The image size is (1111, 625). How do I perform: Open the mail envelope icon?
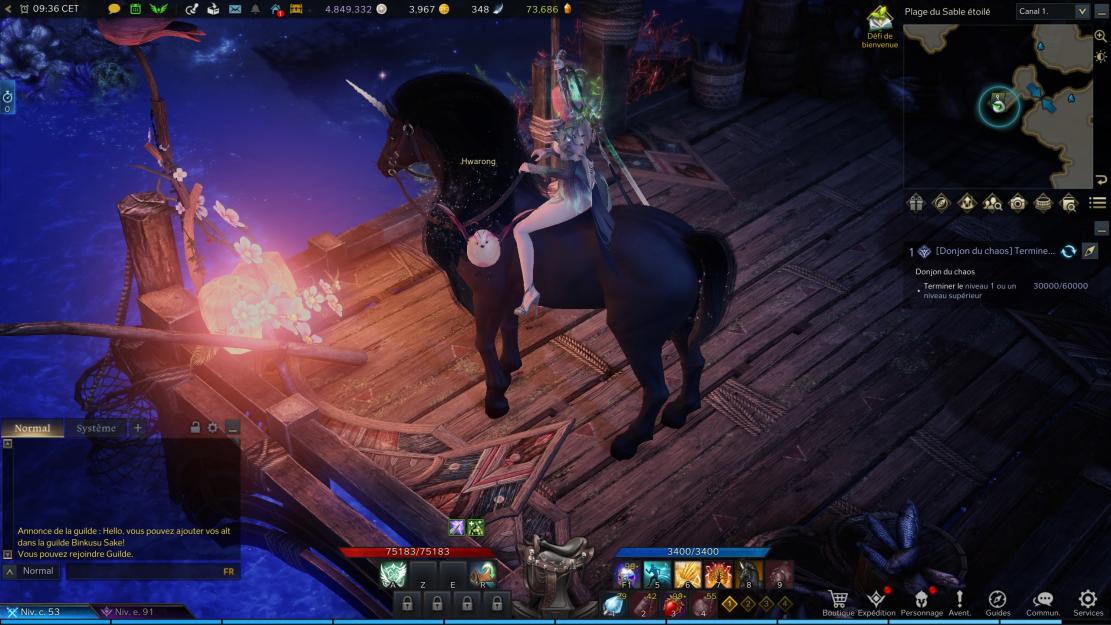[235, 9]
